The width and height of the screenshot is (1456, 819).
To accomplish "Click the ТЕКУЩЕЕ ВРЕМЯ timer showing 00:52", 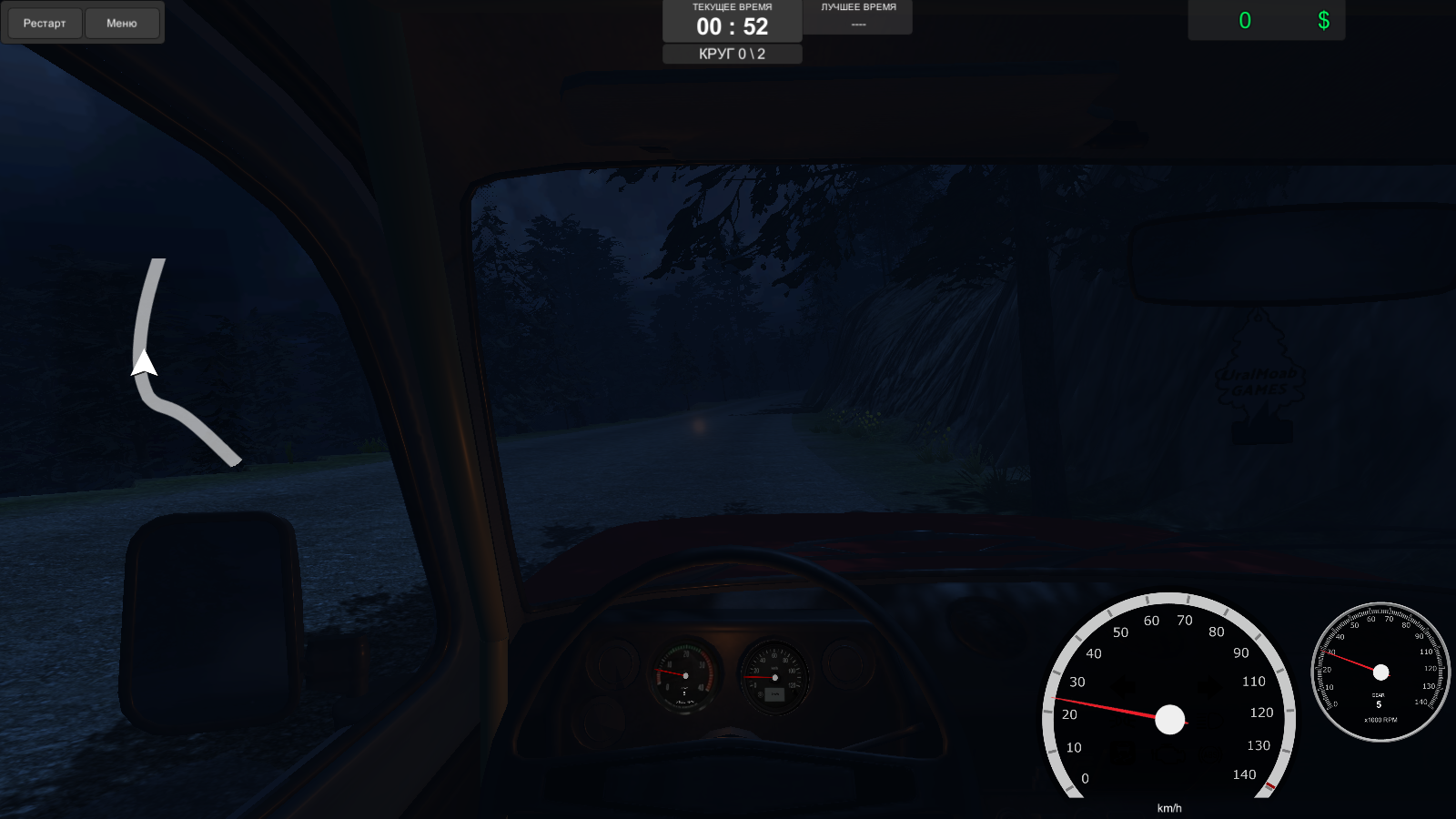I will [x=733, y=25].
